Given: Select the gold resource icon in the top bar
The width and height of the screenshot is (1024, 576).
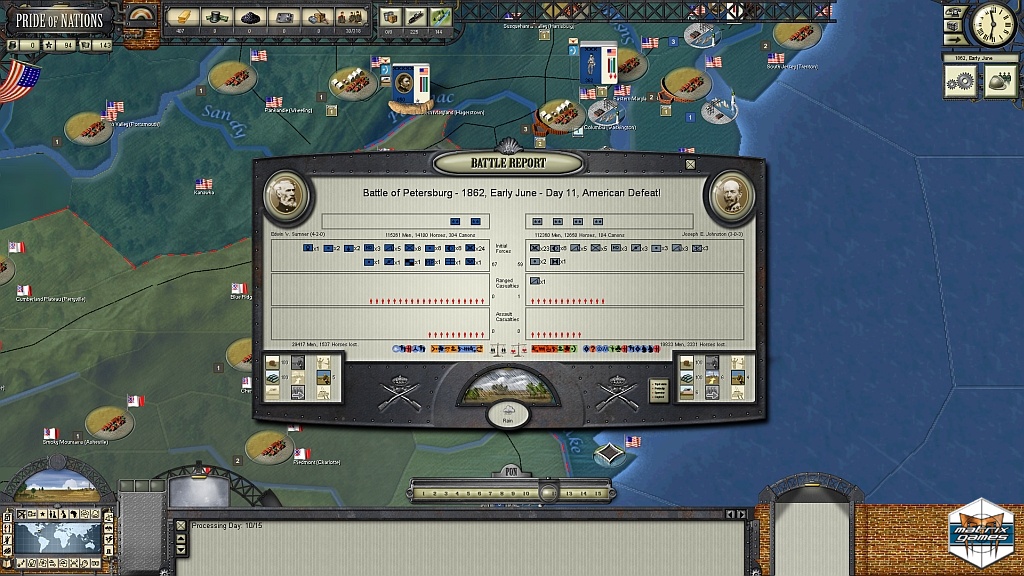Looking at the screenshot, I should tap(184, 16).
